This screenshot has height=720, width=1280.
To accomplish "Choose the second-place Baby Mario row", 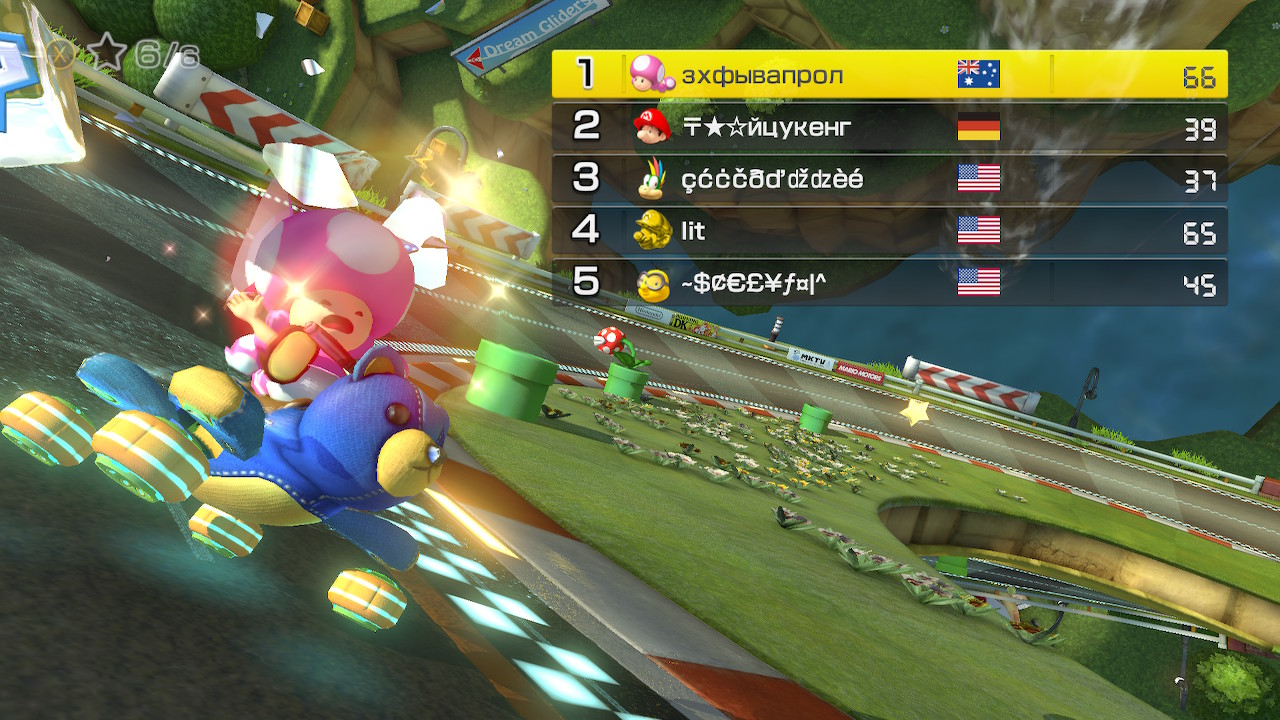I will 889,127.
